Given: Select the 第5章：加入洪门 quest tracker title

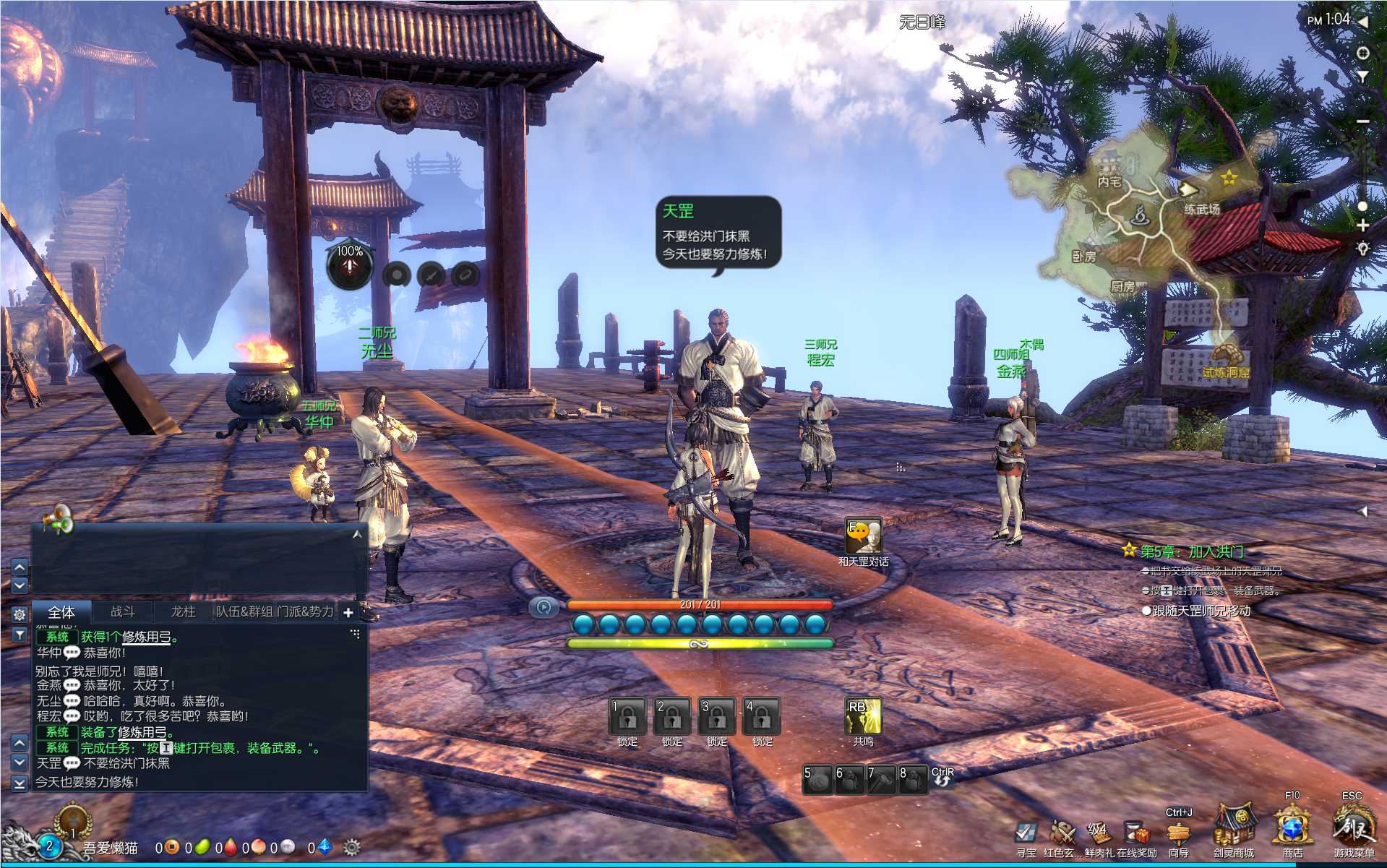Looking at the screenshot, I should click(1192, 552).
